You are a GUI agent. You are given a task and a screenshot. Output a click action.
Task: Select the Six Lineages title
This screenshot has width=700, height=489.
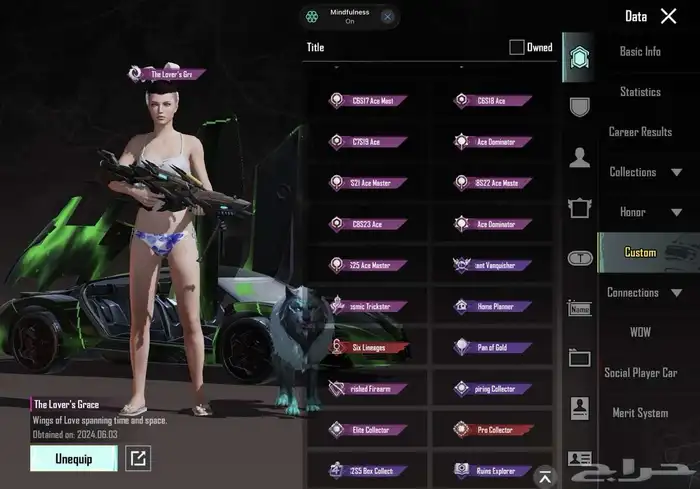[367, 347]
